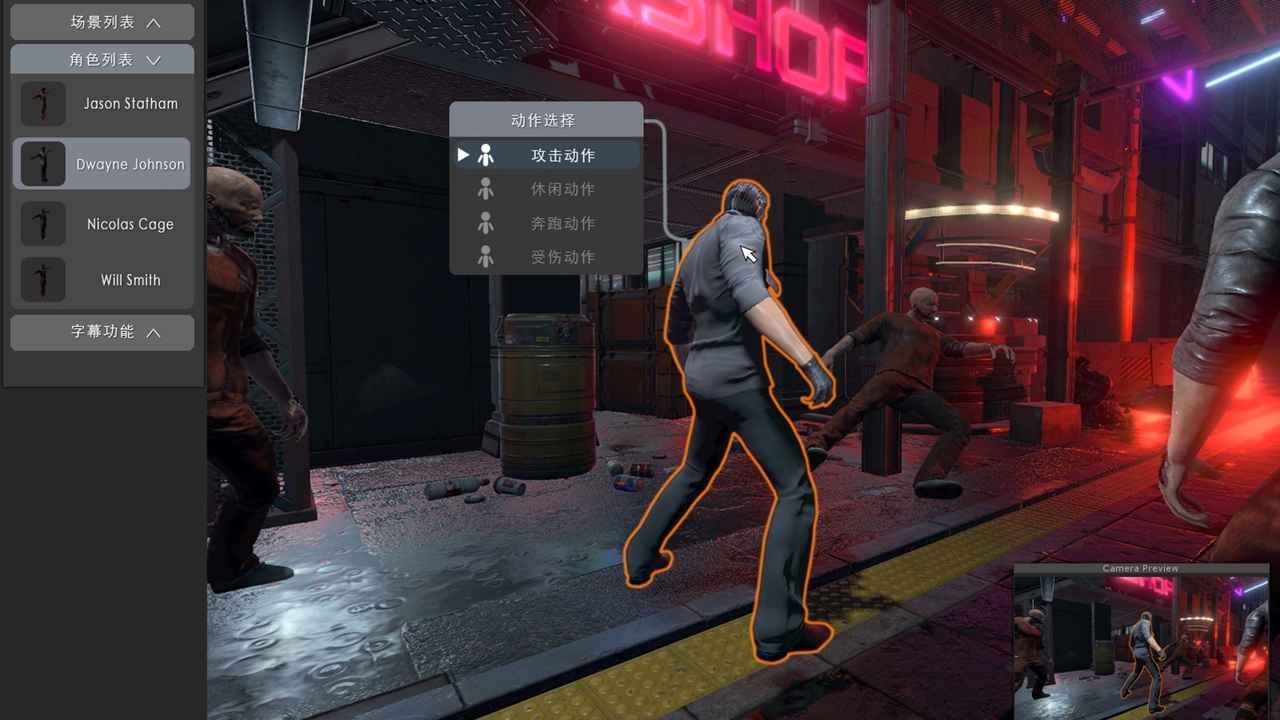Click the figure icon beside 受伤动作
The width and height of the screenshot is (1280, 720).
(x=487, y=257)
